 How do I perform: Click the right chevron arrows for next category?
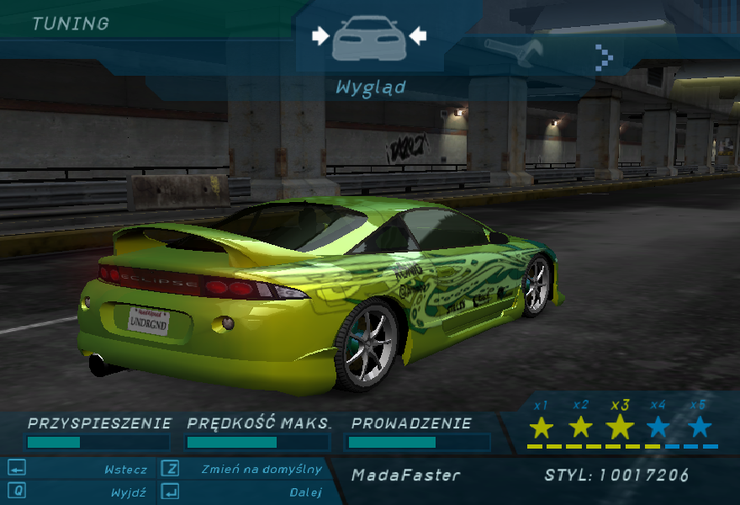tap(604, 56)
